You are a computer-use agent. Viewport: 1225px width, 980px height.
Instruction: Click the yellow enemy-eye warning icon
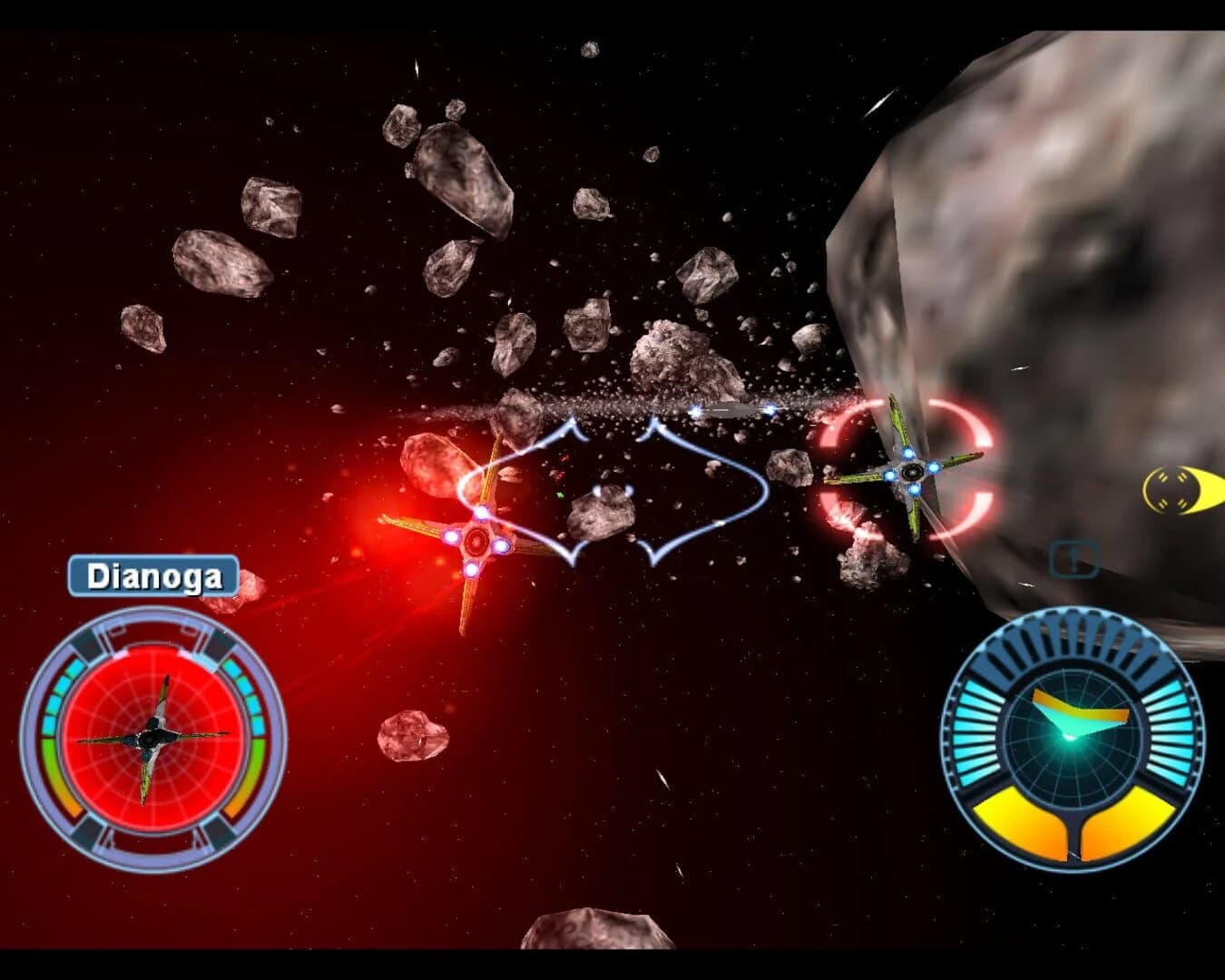(1174, 488)
